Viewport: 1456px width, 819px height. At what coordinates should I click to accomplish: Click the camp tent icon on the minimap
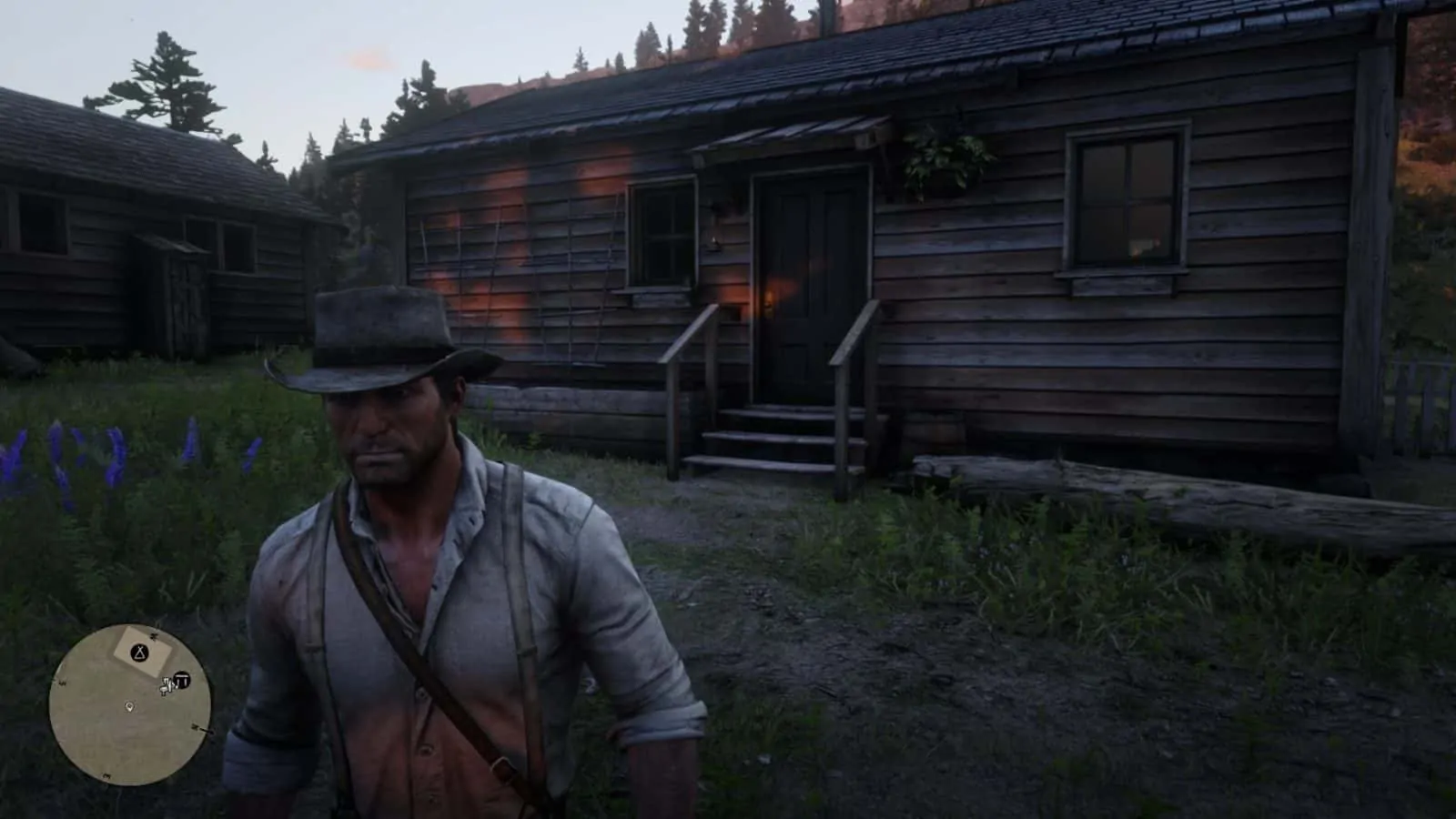click(139, 652)
